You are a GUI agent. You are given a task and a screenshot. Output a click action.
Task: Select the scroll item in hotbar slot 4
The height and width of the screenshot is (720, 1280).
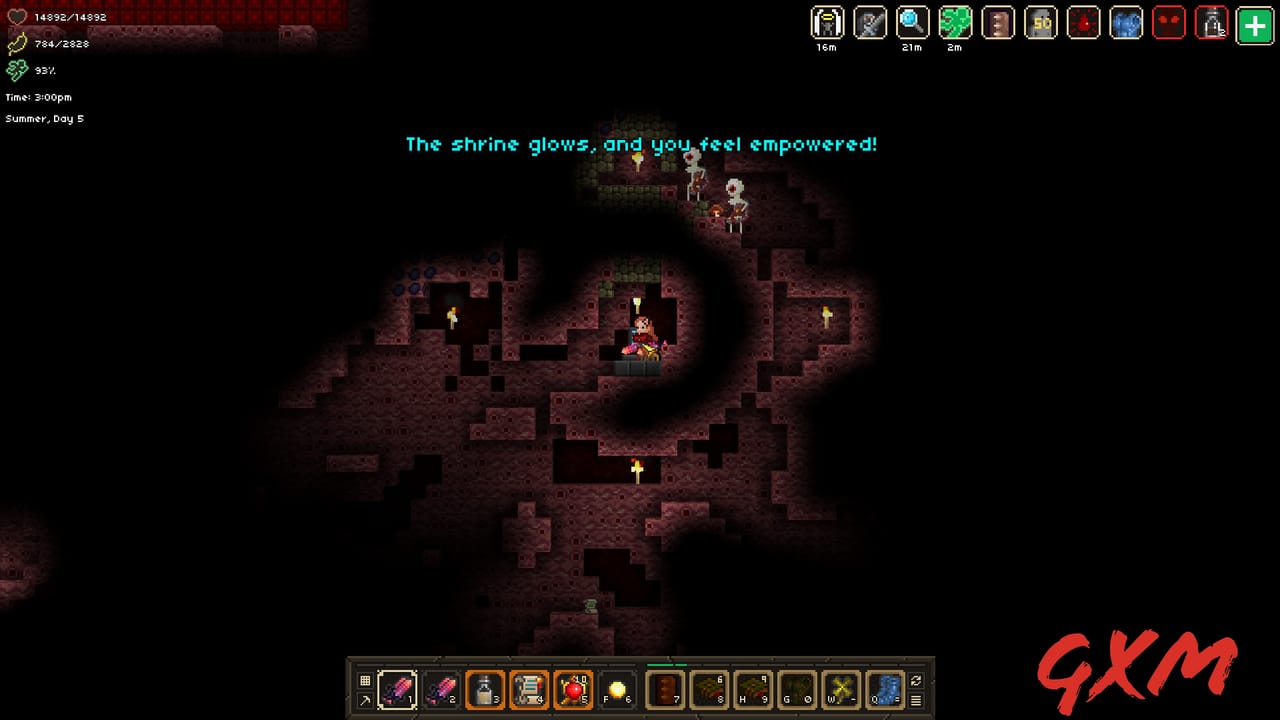point(529,688)
